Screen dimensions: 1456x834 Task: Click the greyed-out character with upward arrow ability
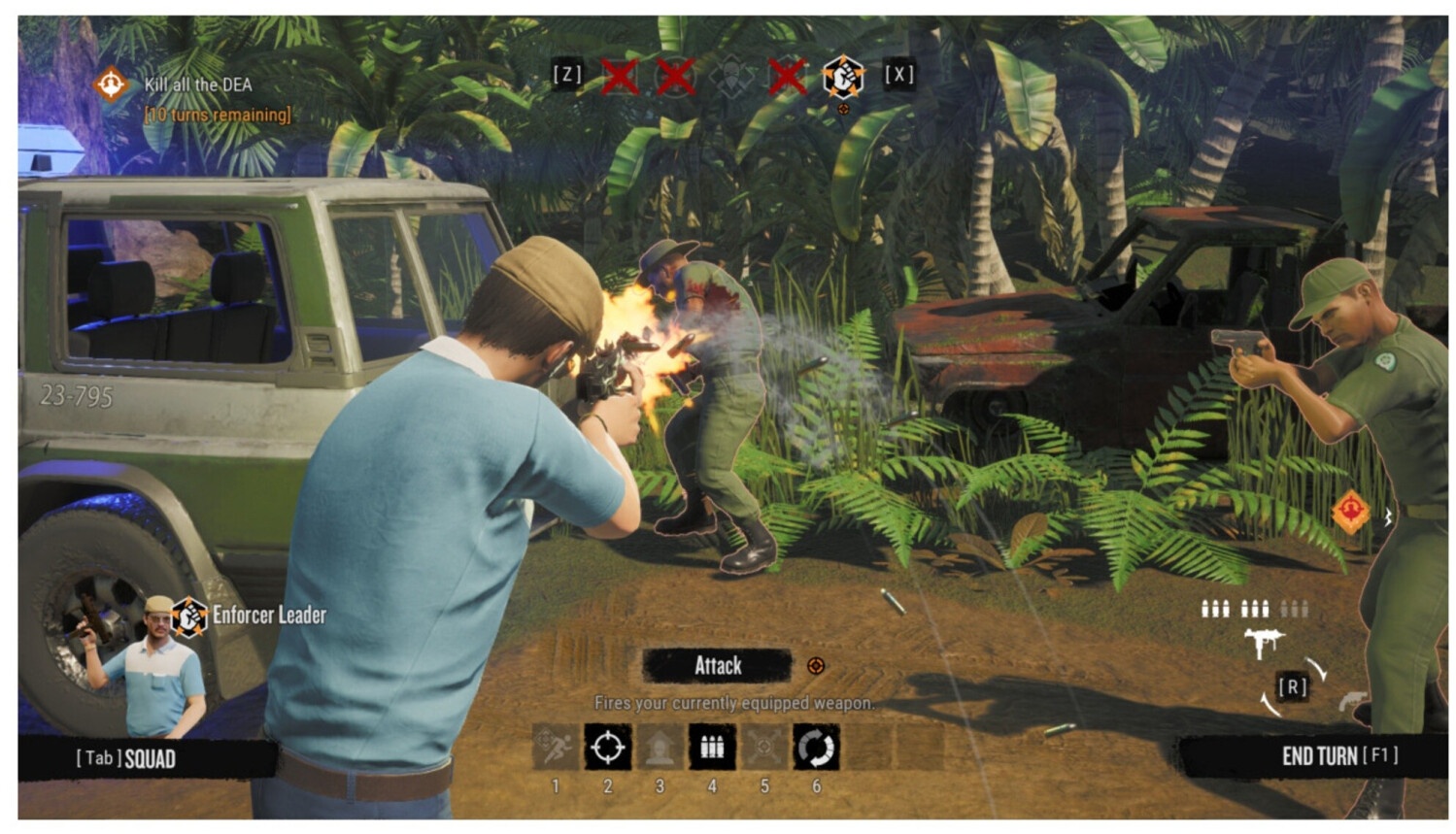tap(660, 747)
